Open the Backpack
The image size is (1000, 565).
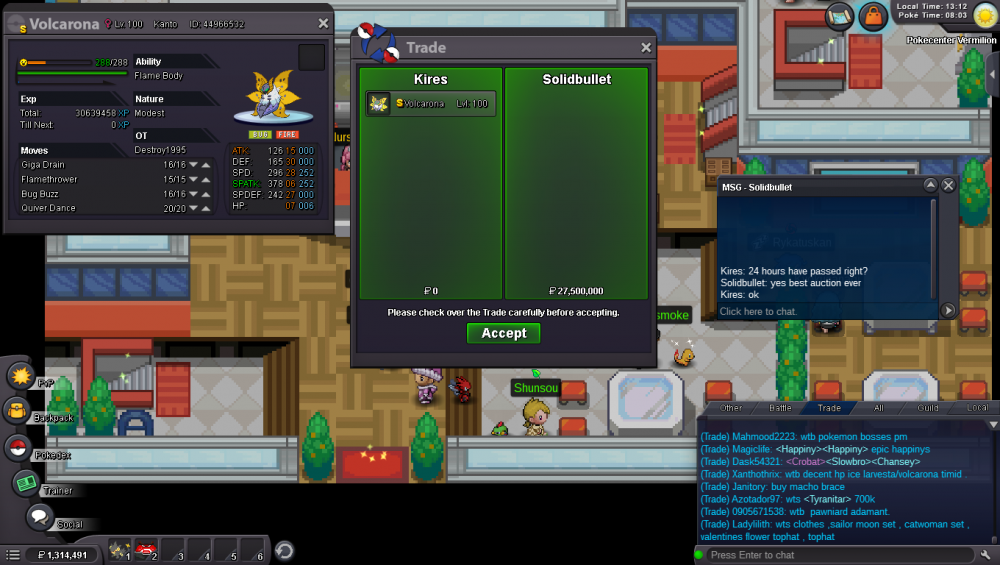(x=18, y=410)
